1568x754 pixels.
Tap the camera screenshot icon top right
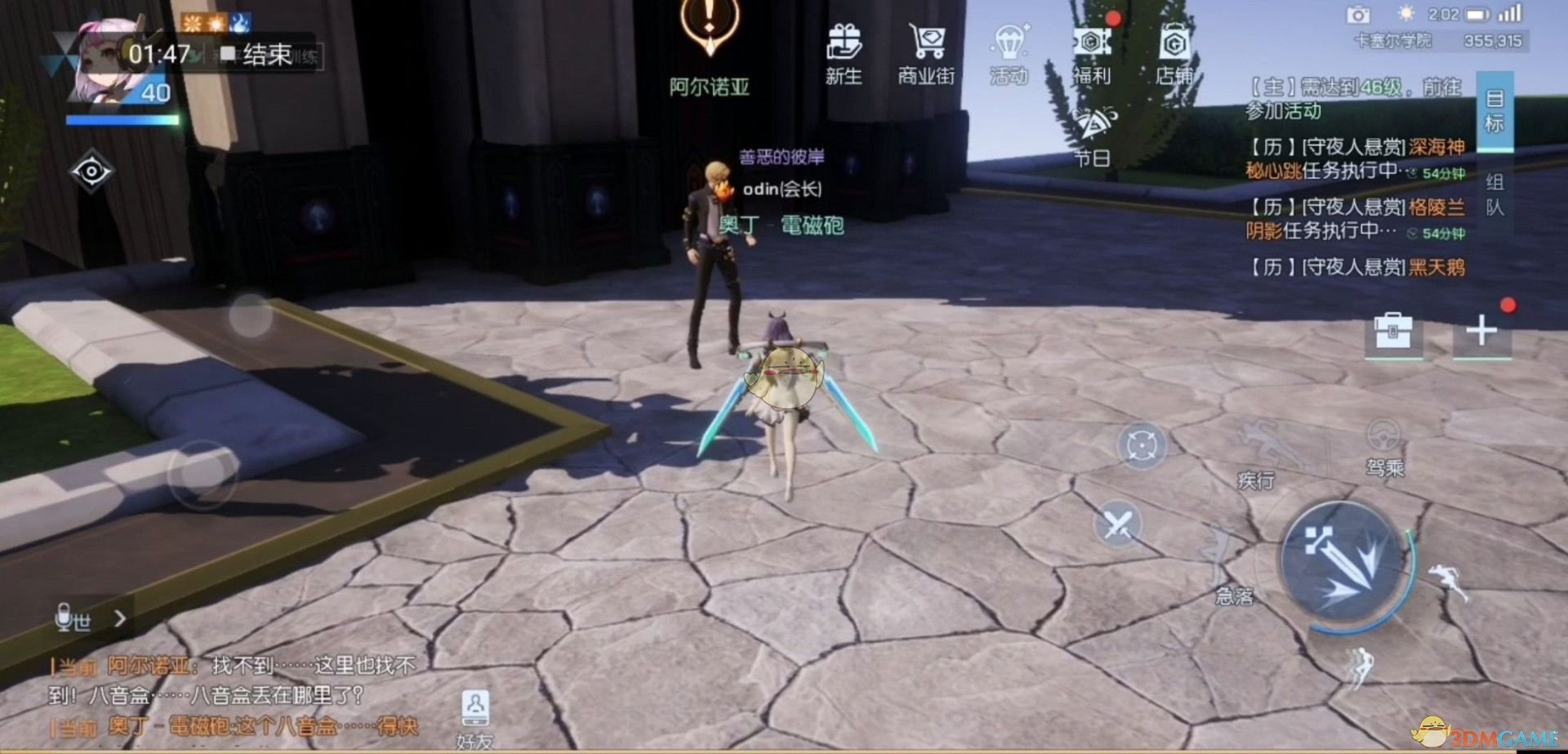[1359, 15]
